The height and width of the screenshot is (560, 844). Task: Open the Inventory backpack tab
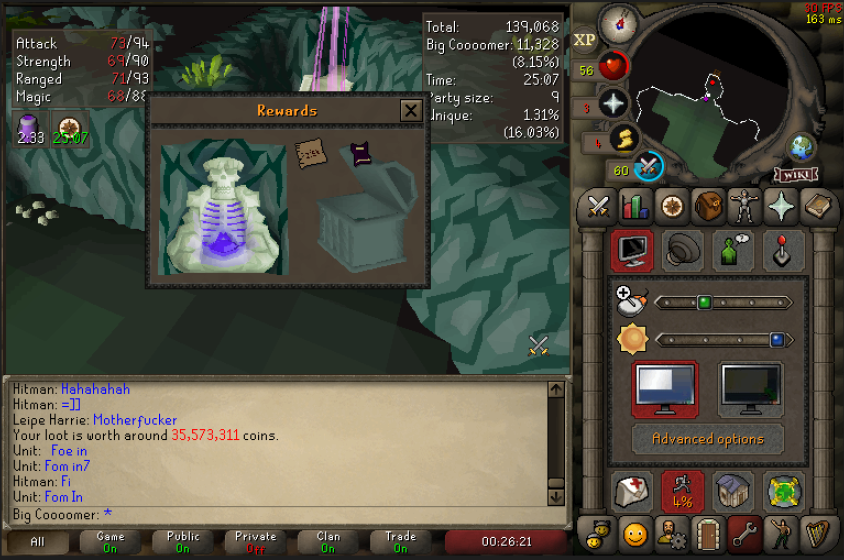(709, 206)
